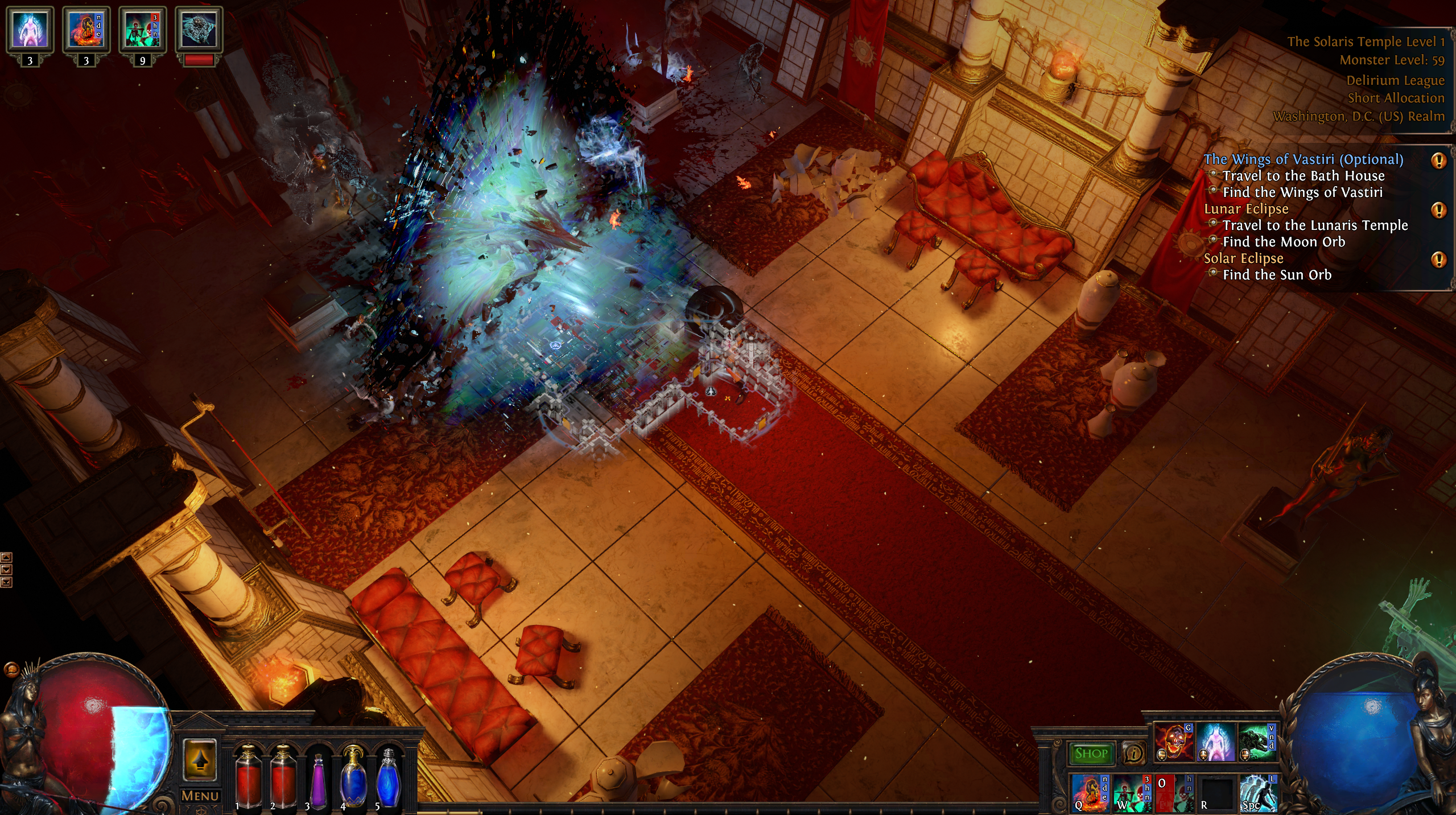
Task: Click the Lunar Eclipse quest alert icon
Action: coord(1438,210)
